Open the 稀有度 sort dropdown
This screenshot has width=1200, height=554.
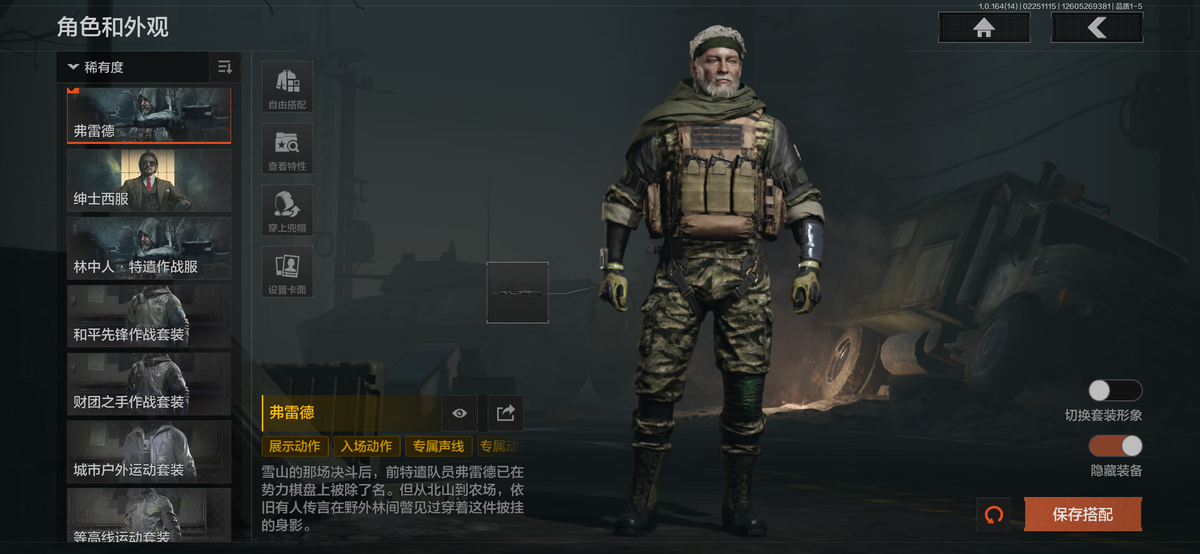pyautogui.click(x=132, y=68)
